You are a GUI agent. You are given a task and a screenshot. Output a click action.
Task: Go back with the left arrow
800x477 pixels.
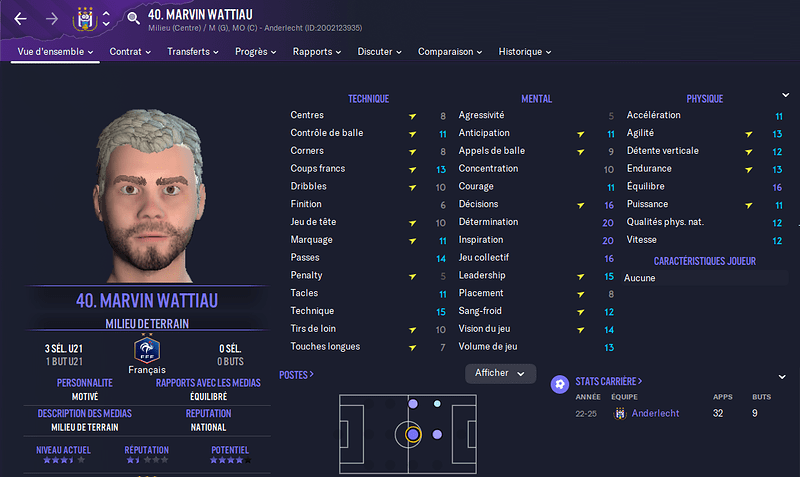20,19
